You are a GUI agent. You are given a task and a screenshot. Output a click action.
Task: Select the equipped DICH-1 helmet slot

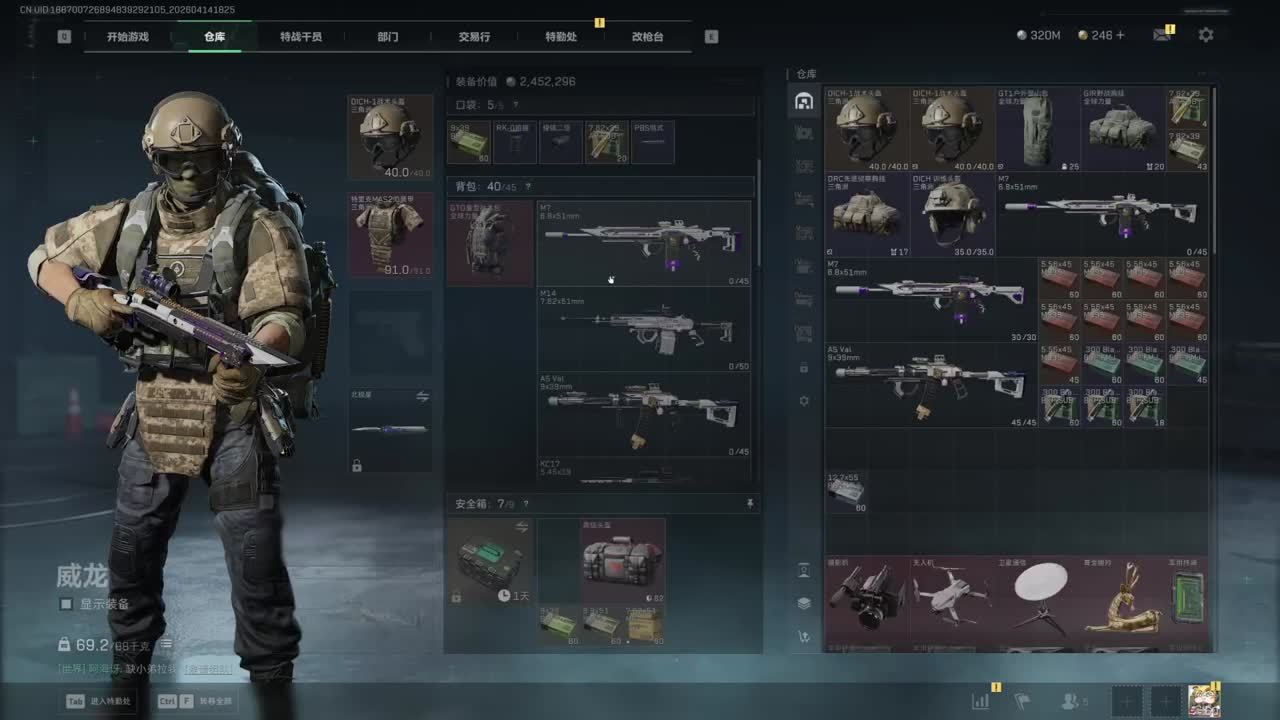pos(390,137)
